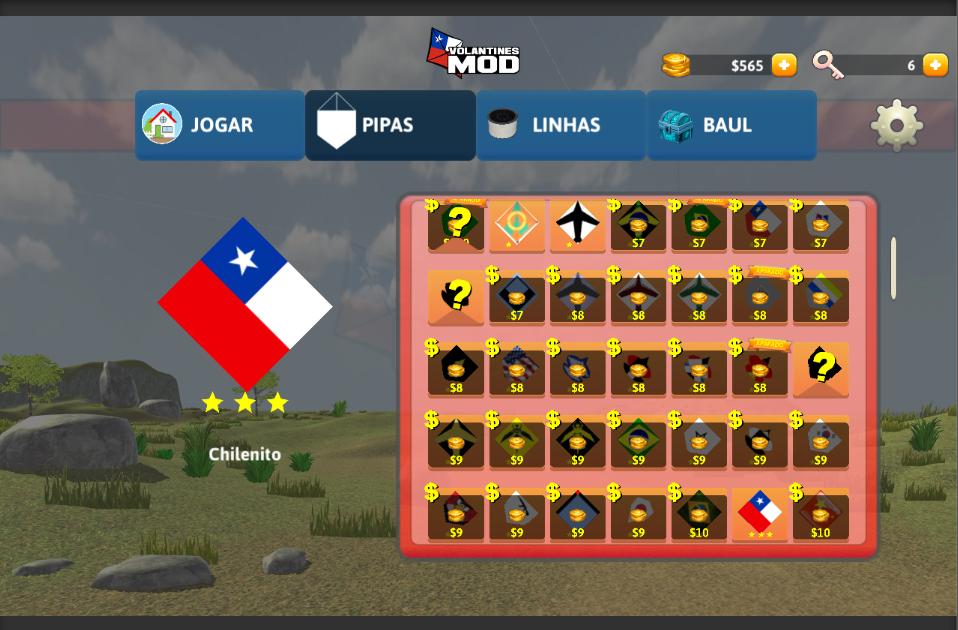Select the green and yellow diamond kite
The width and height of the screenshot is (958, 630).
click(x=517, y=224)
